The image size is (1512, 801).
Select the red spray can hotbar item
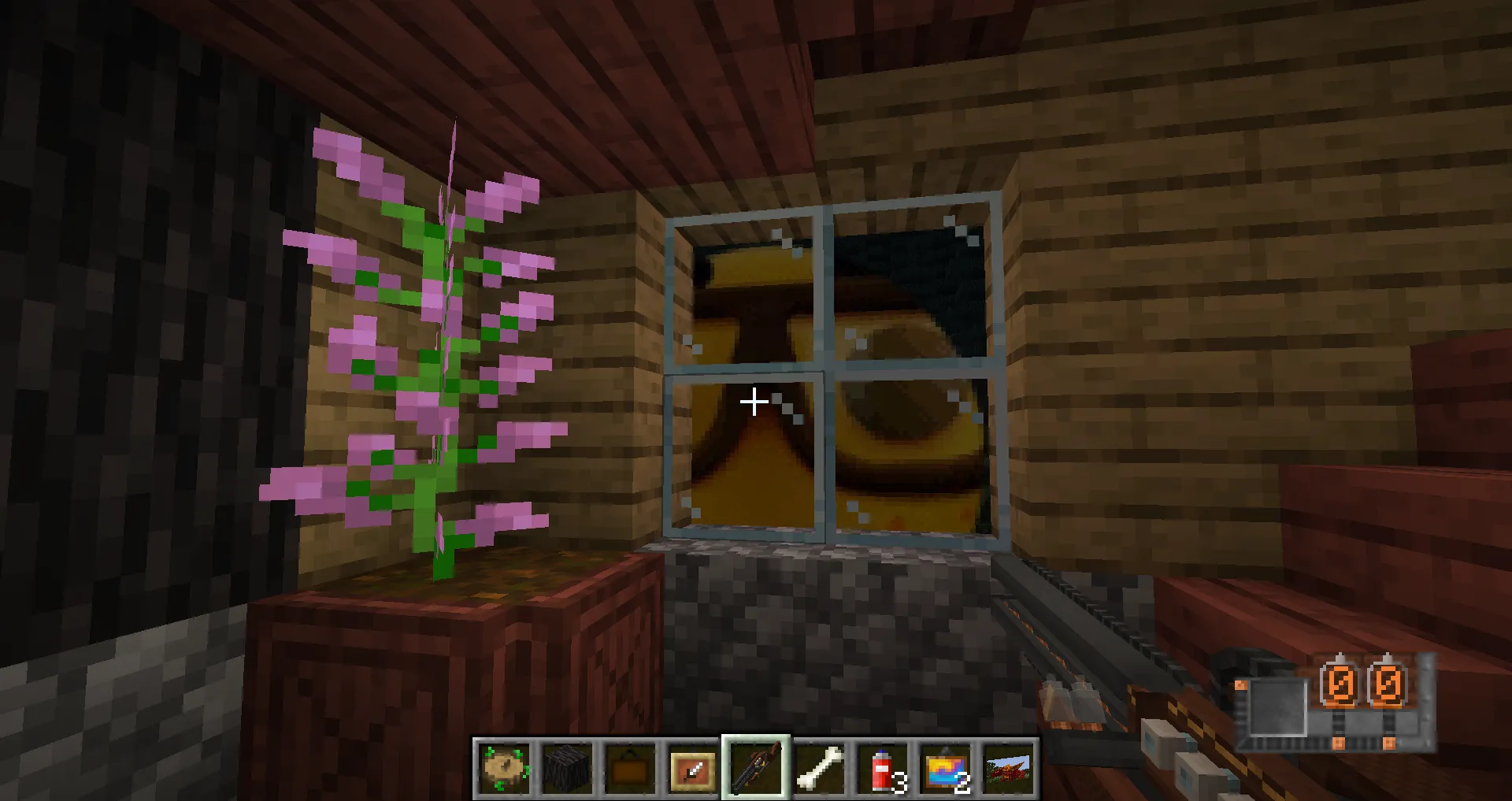pos(881,769)
